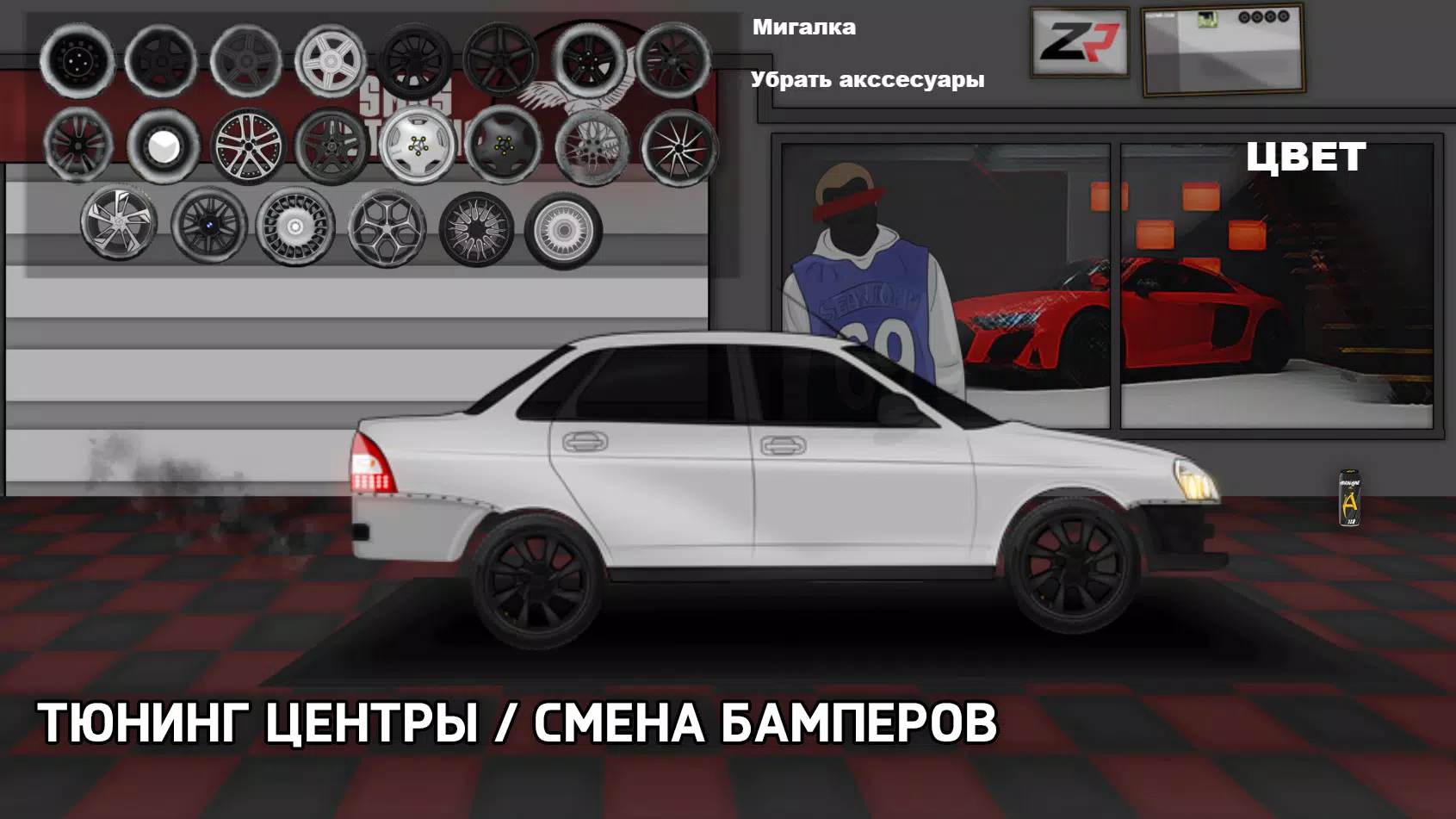
Task: Open the ЦВЕТ color picker
Action: pos(1306,158)
